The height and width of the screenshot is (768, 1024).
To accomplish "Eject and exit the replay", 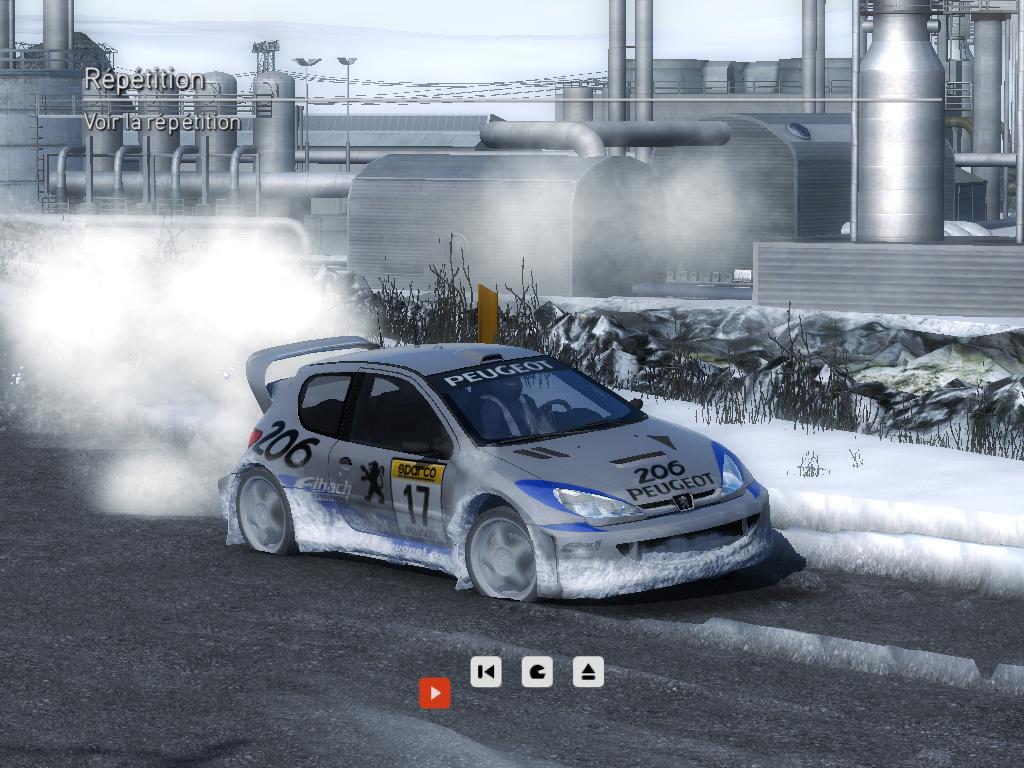I will [588, 671].
